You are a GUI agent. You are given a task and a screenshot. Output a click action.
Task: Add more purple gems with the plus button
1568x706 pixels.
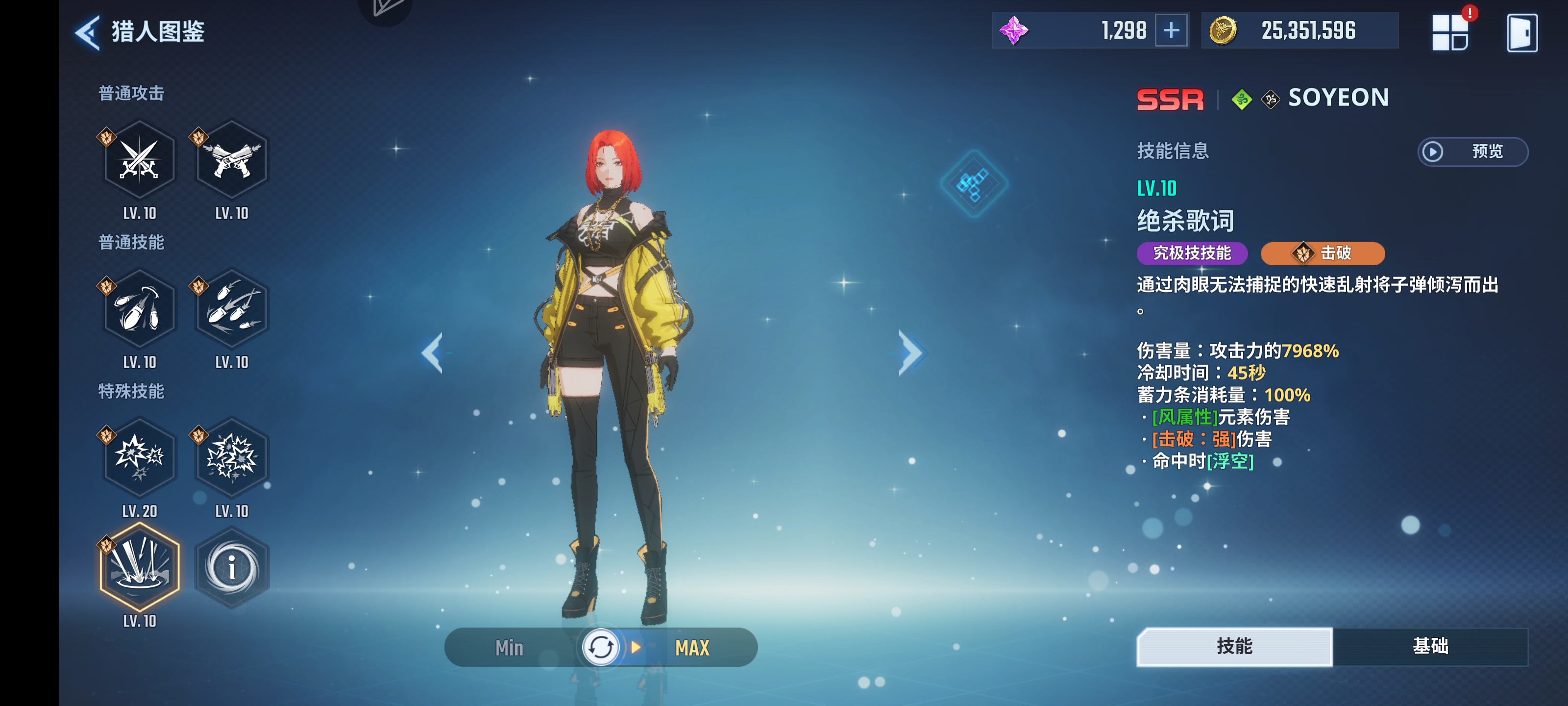click(1171, 30)
